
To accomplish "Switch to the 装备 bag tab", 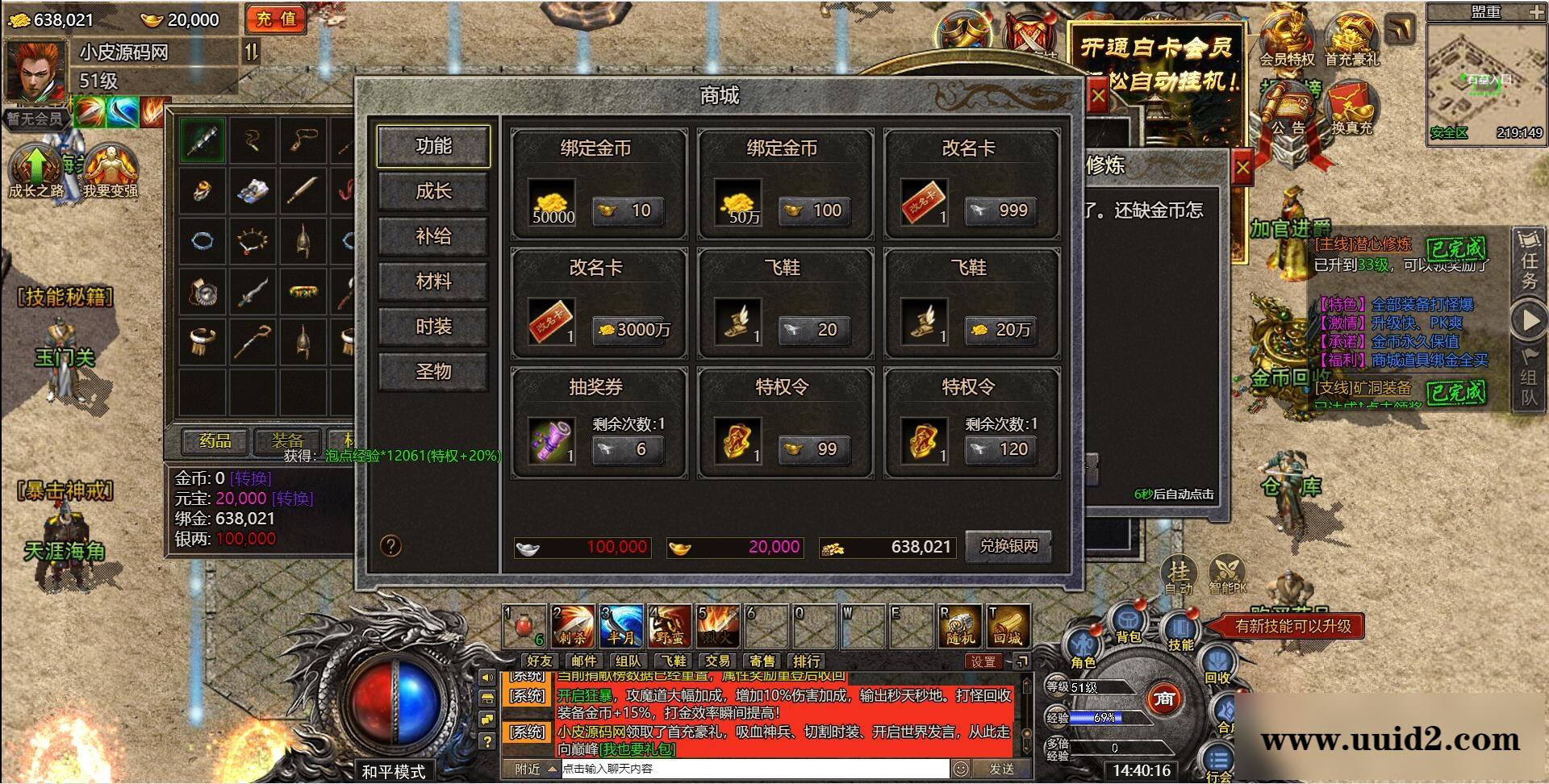I will click(x=289, y=443).
